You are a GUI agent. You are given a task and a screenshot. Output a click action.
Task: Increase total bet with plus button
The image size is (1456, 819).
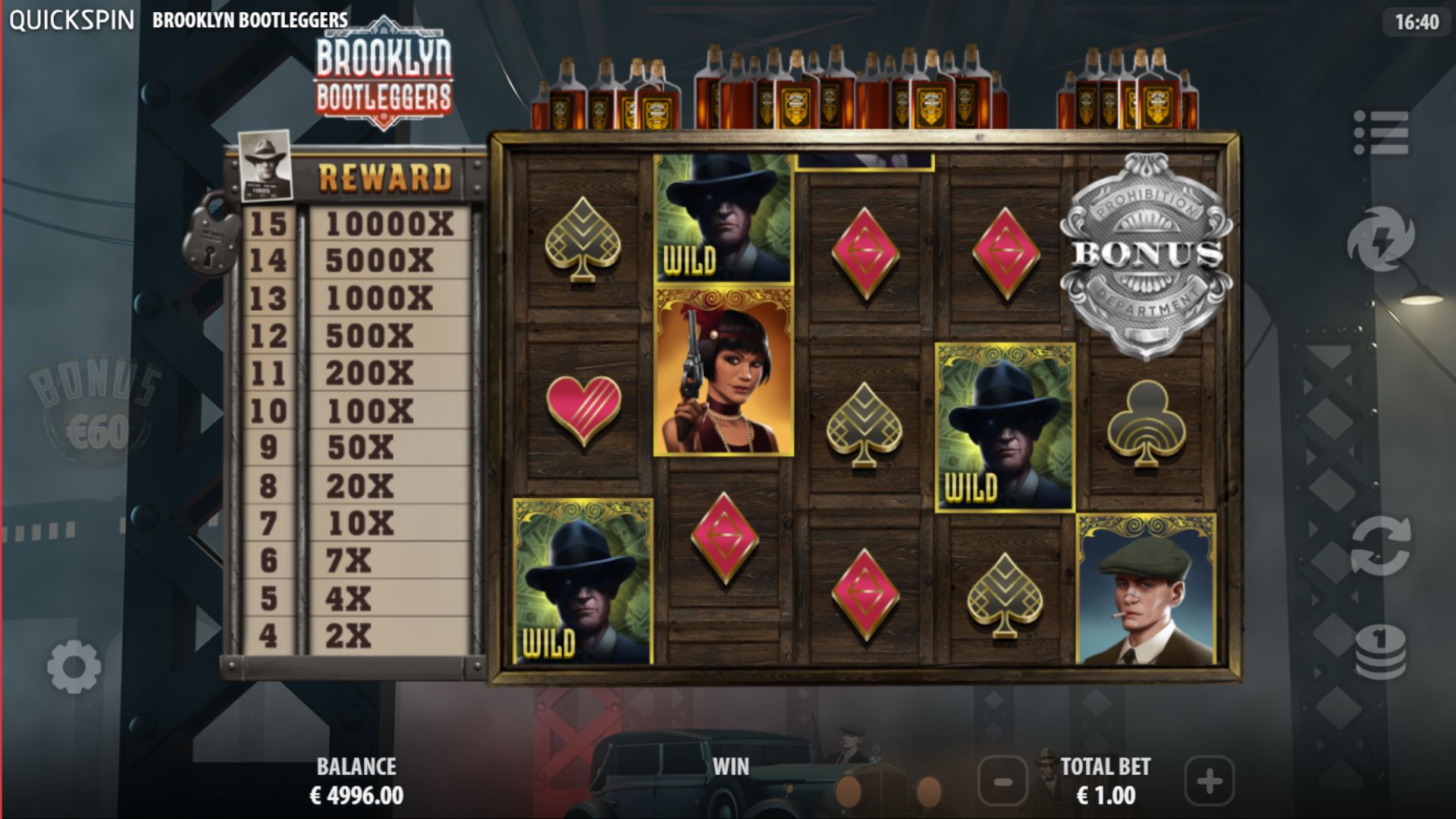tap(1209, 781)
